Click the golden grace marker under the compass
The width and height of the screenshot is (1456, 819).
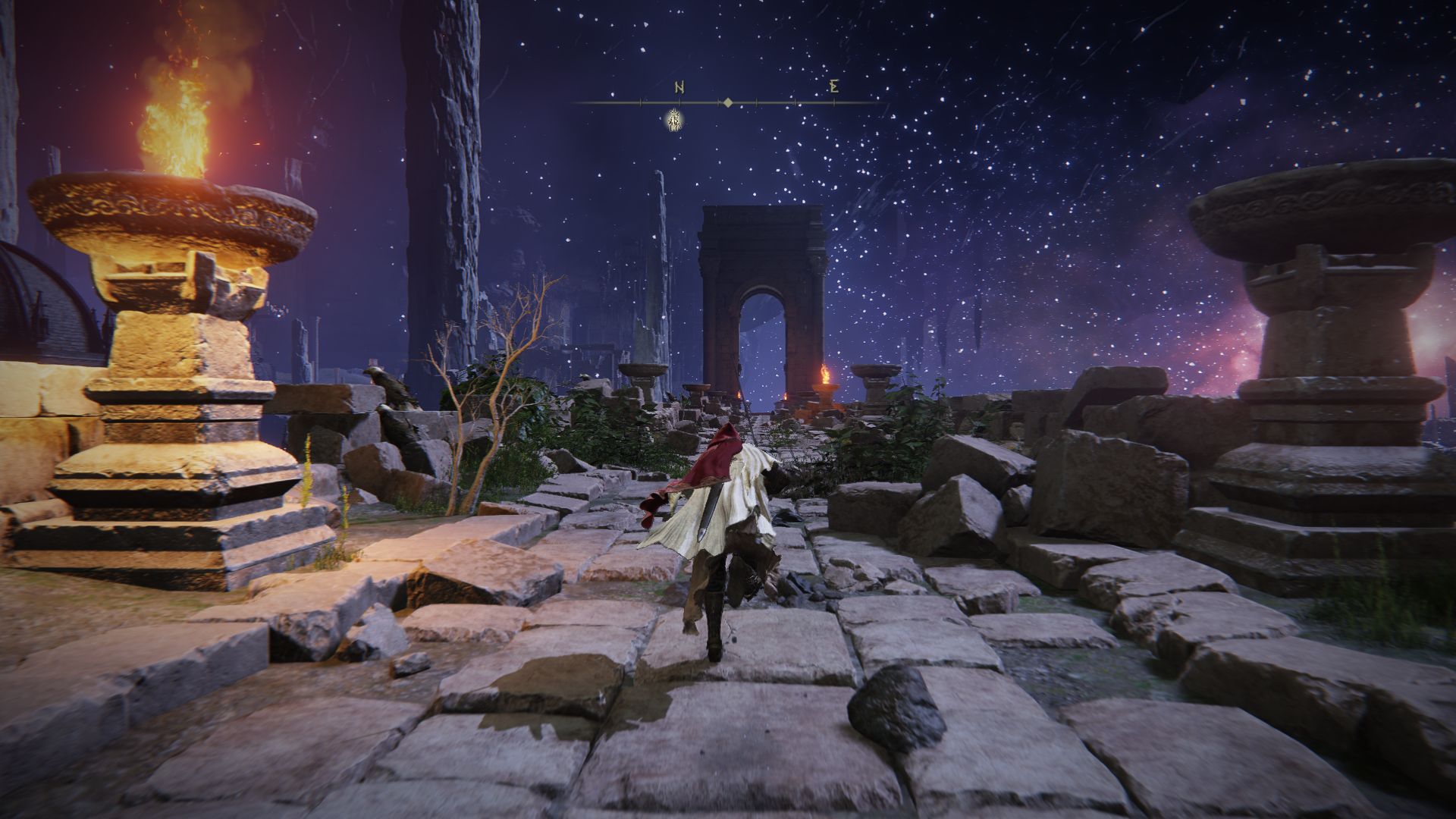673,119
